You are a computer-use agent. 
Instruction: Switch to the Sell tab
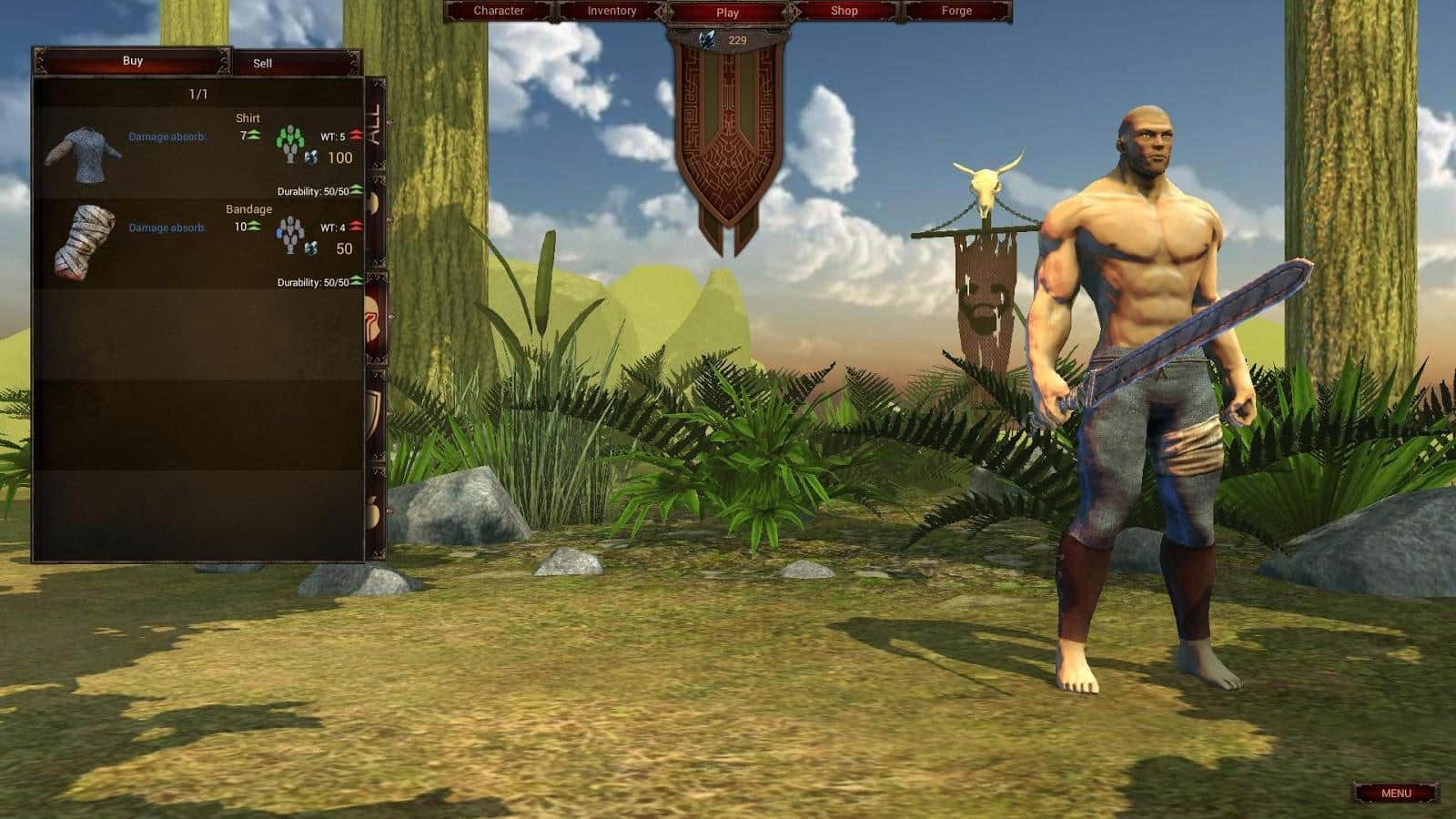263,63
